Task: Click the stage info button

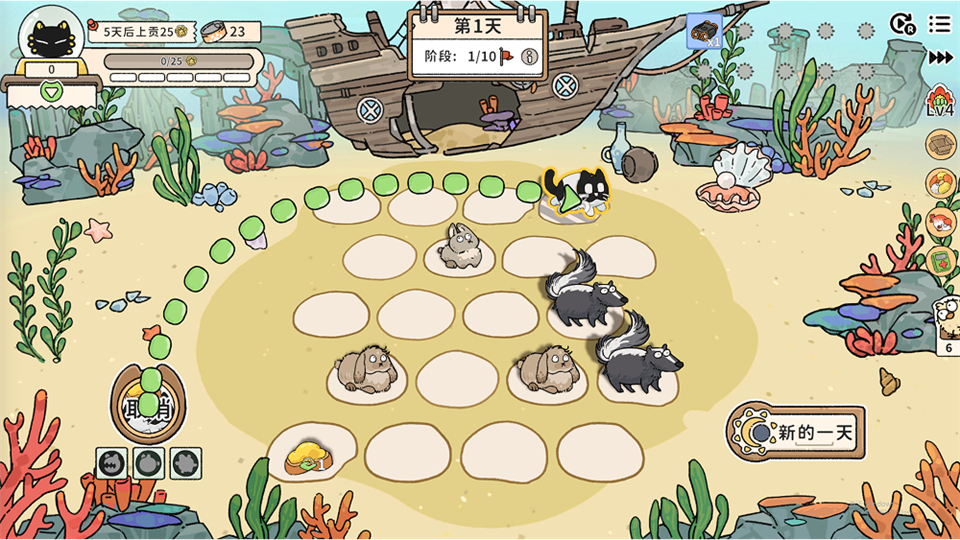Action: pyautogui.click(x=530, y=57)
